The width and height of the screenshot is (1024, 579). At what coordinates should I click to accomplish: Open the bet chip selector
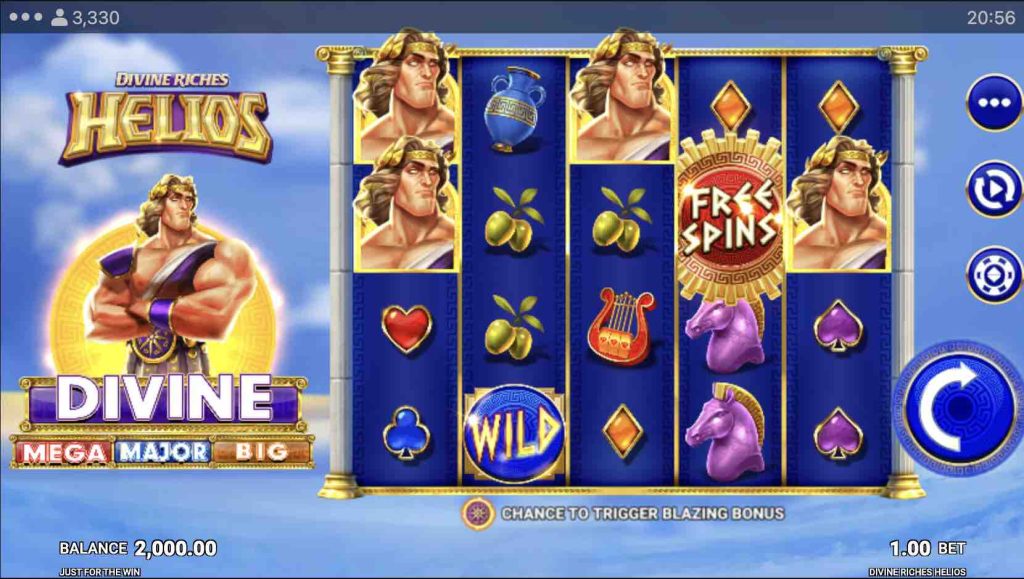(993, 273)
